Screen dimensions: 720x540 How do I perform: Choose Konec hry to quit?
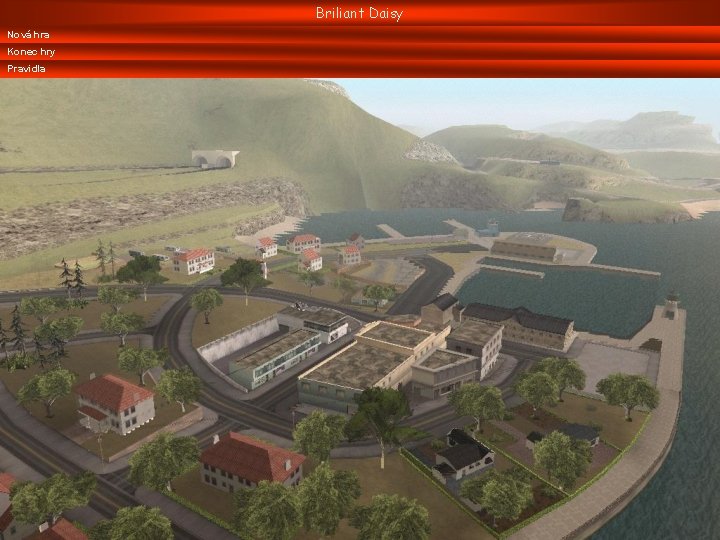pos(30,52)
